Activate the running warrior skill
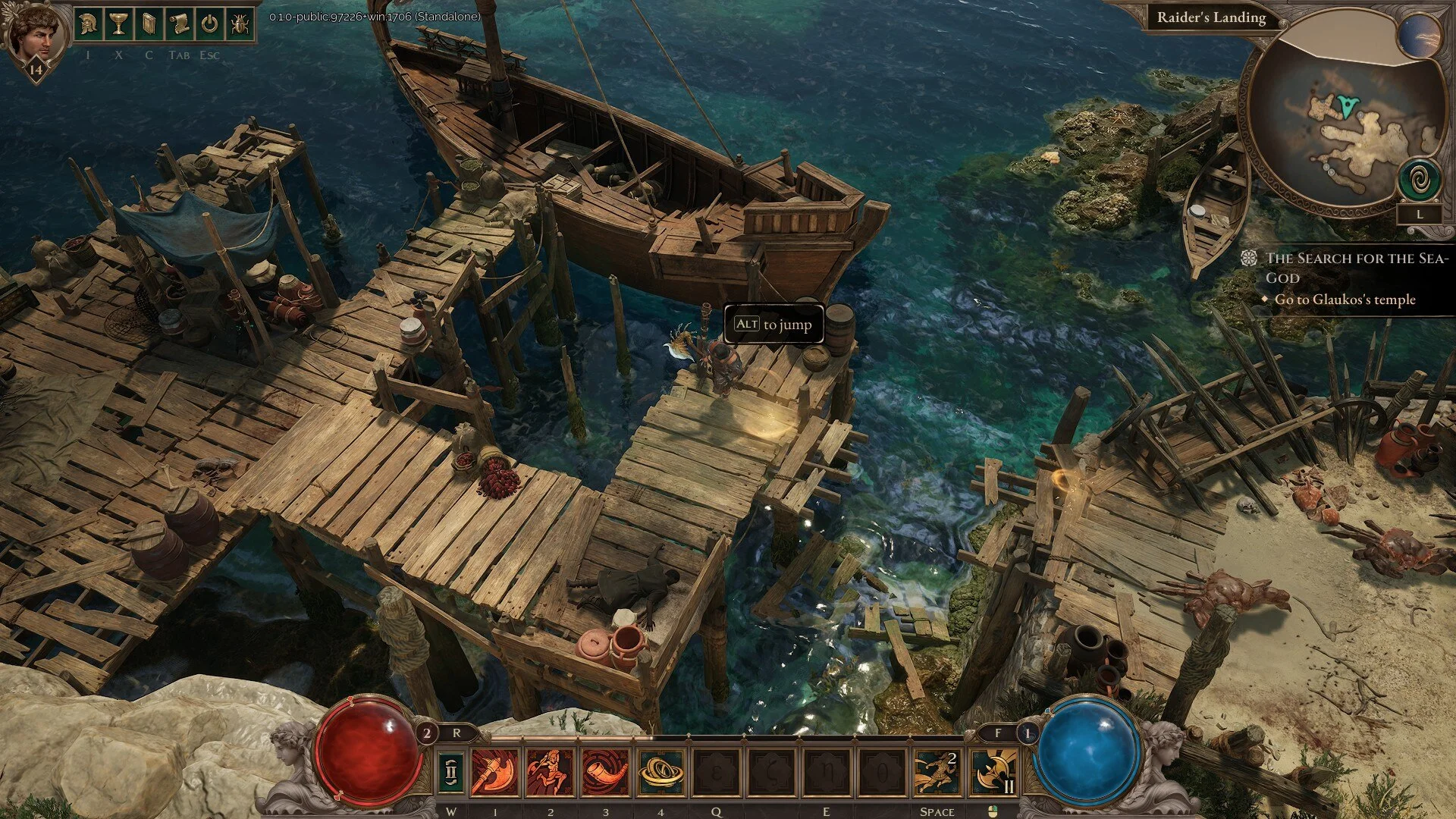The height and width of the screenshot is (819, 1456). (550, 772)
